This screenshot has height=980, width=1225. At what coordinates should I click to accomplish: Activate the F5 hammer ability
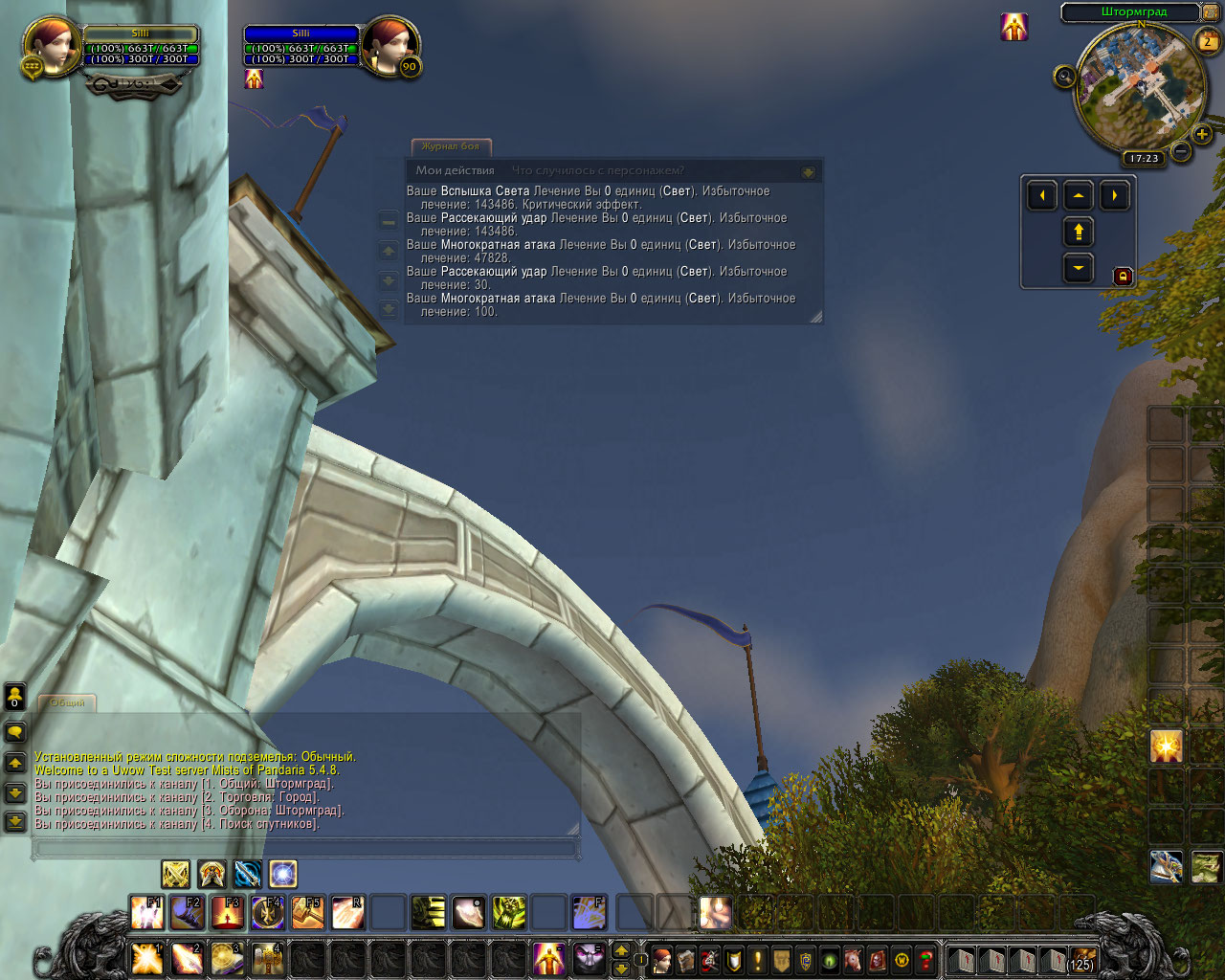pos(307,913)
